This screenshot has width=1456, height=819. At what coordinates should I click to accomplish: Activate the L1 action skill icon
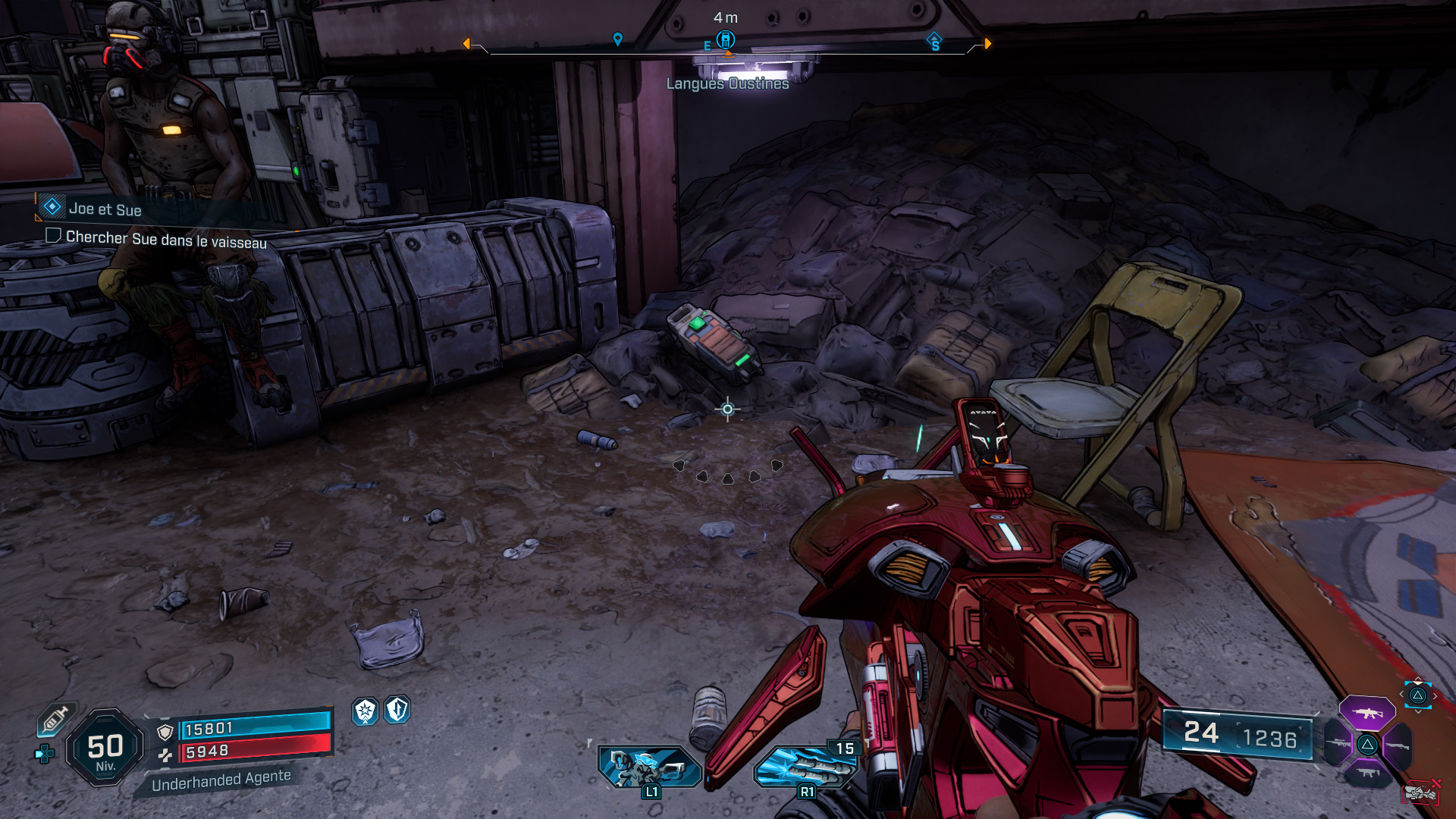pyautogui.click(x=649, y=767)
